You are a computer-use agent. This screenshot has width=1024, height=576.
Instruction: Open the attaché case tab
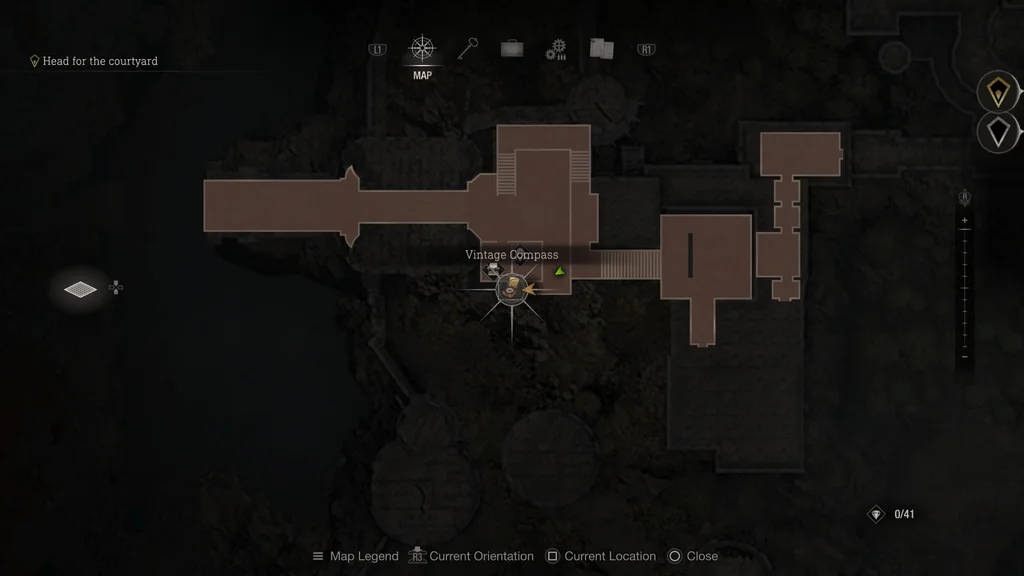(x=512, y=49)
